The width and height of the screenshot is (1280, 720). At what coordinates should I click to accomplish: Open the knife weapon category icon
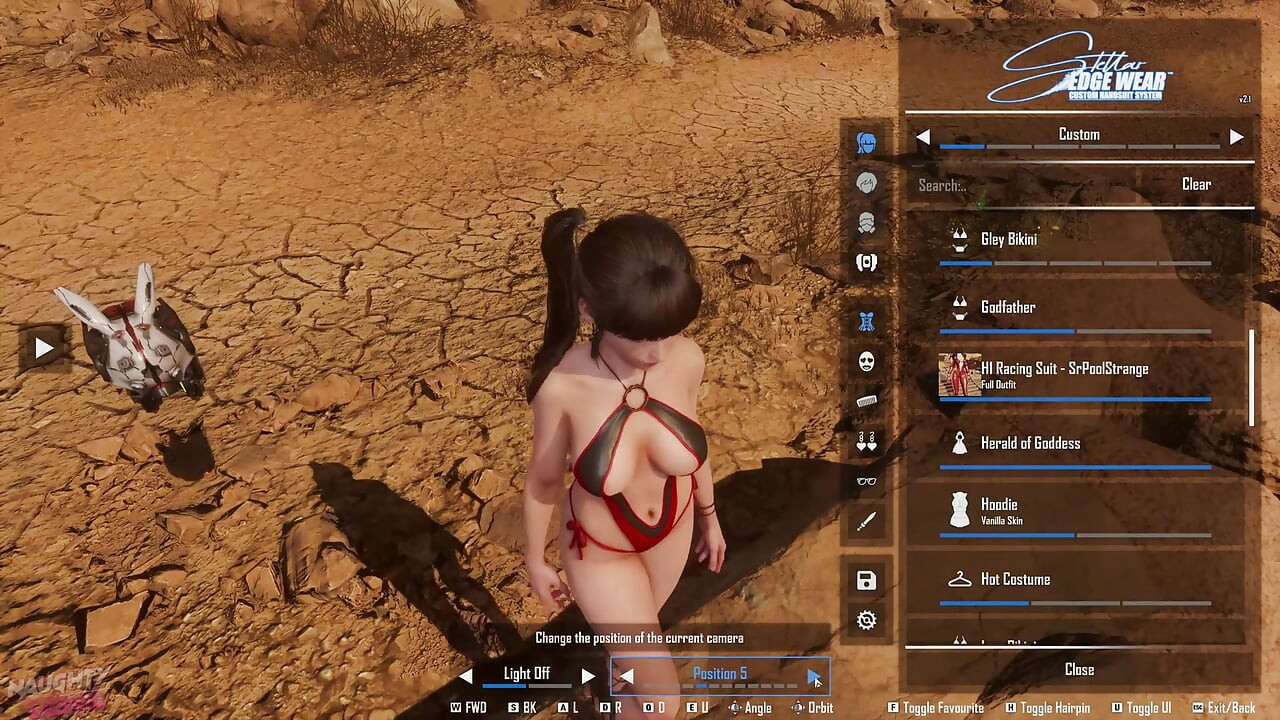pyautogui.click(x=866, y=521)
